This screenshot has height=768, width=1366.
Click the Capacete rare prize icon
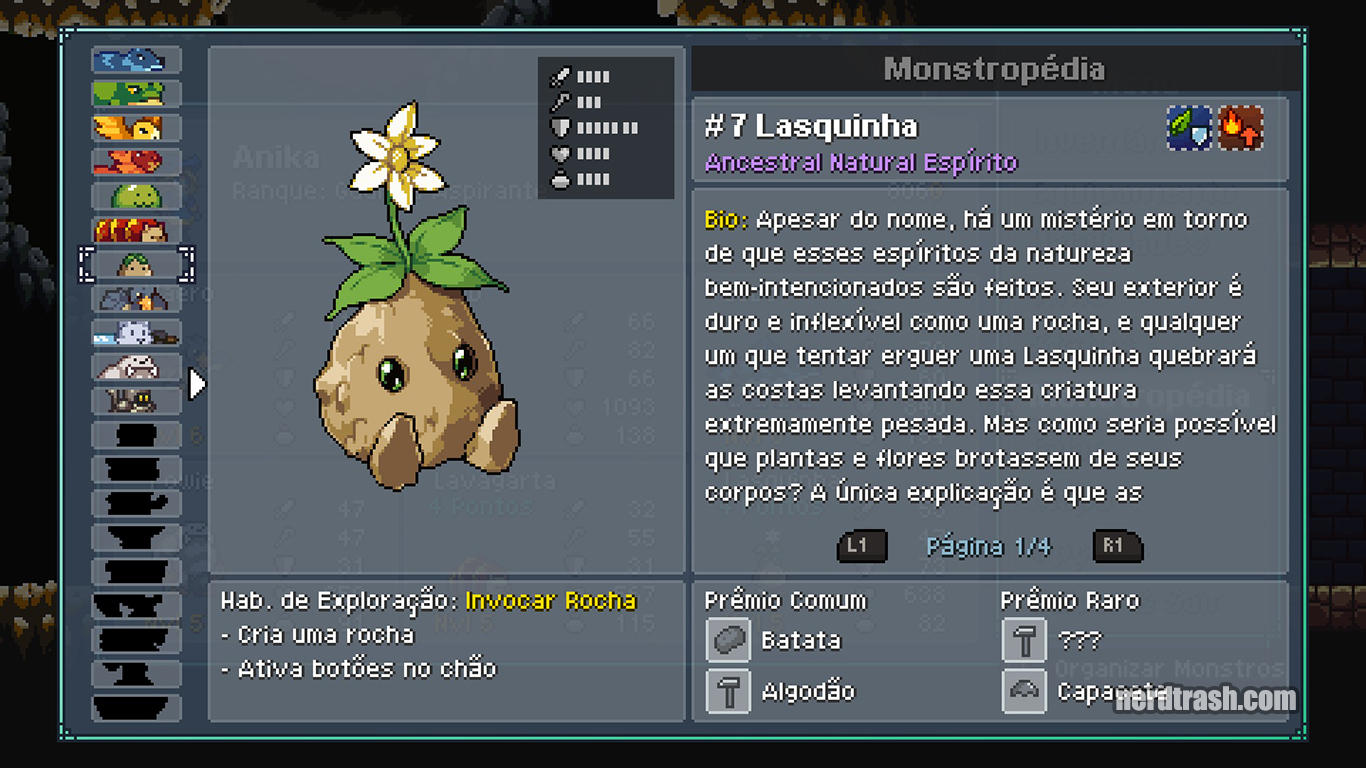point(1023,691)
